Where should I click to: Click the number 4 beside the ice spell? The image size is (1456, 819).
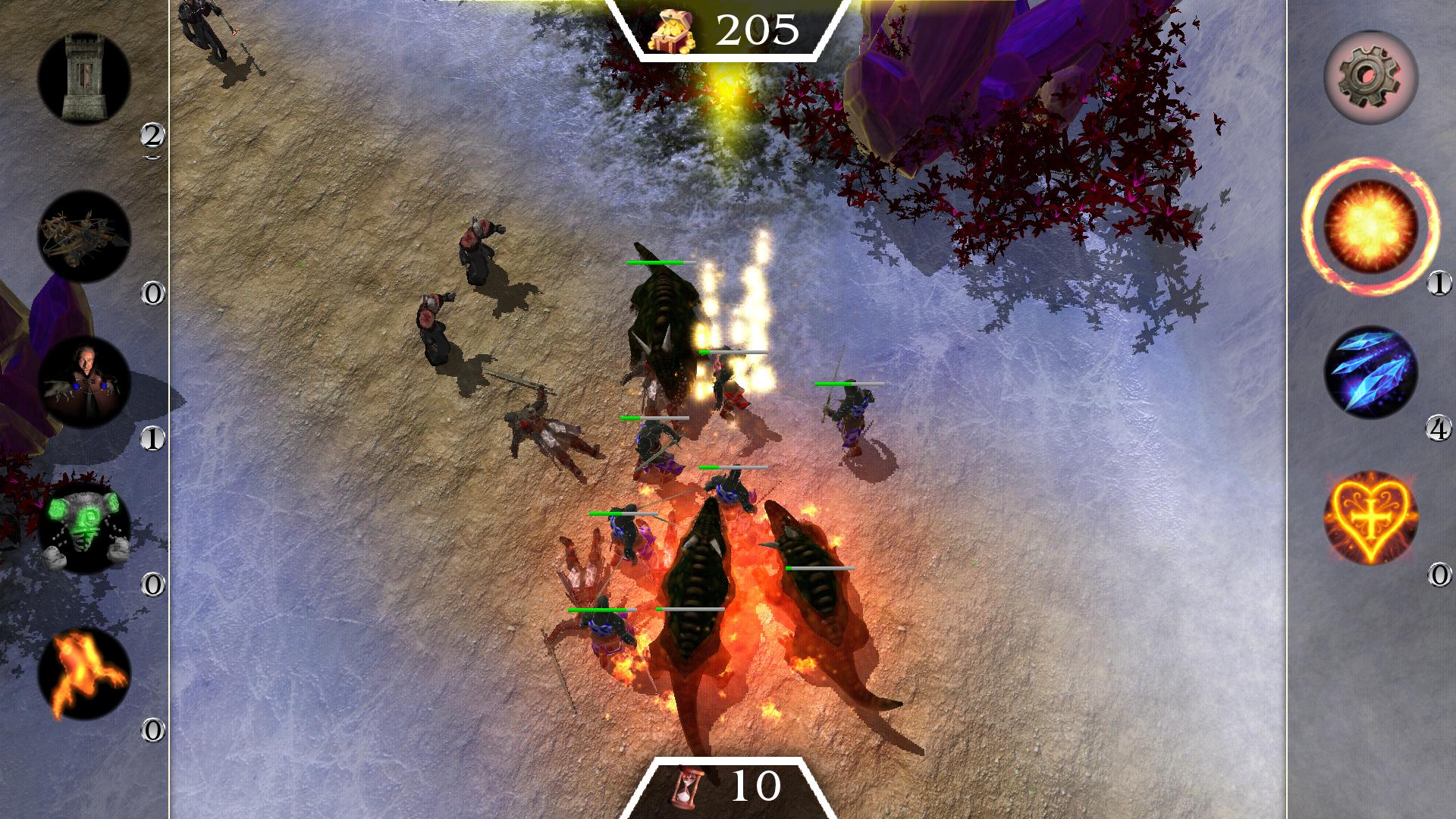[x=1439, y=432]
